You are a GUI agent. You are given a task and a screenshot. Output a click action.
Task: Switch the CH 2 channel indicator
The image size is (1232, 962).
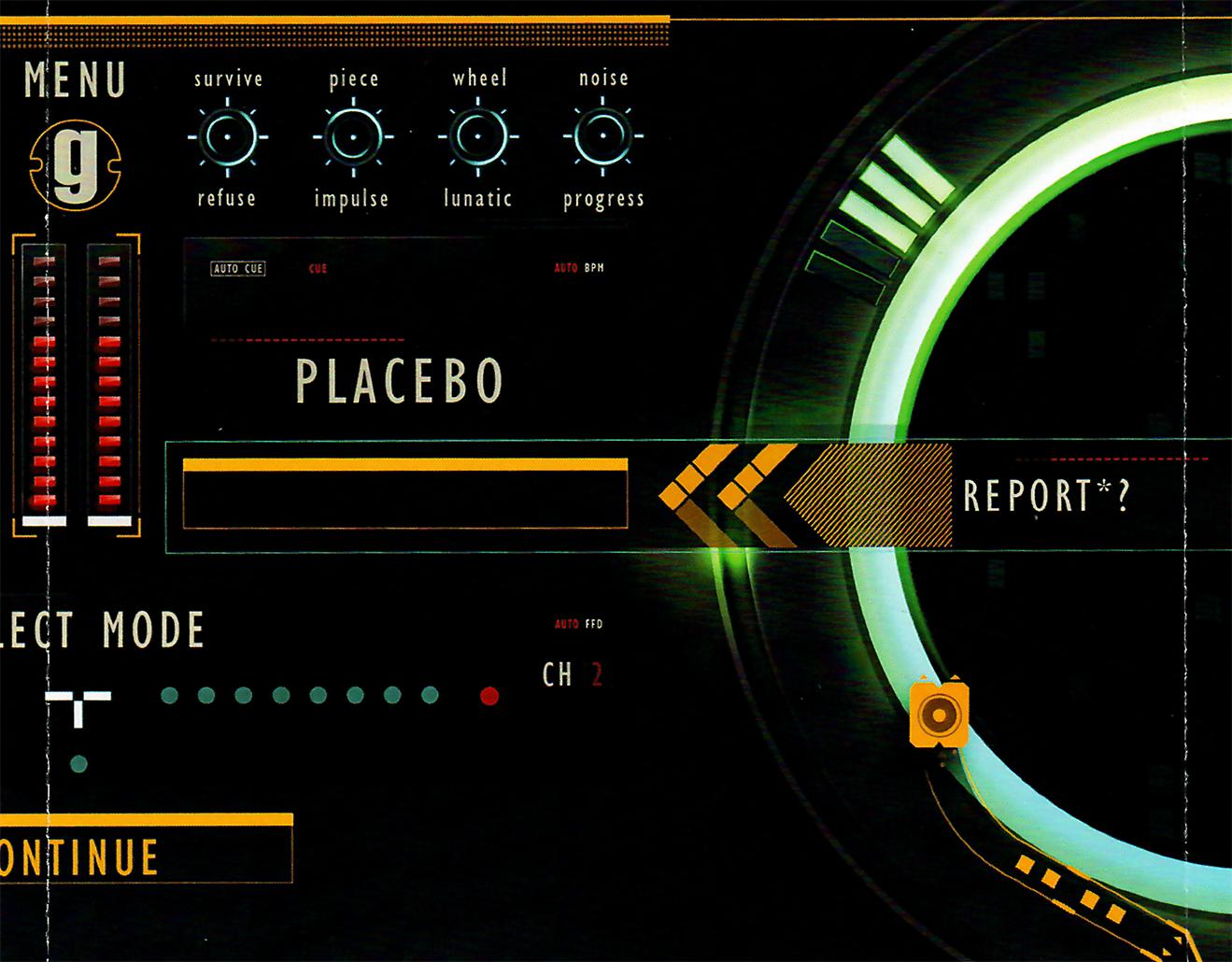click(572, 674)
